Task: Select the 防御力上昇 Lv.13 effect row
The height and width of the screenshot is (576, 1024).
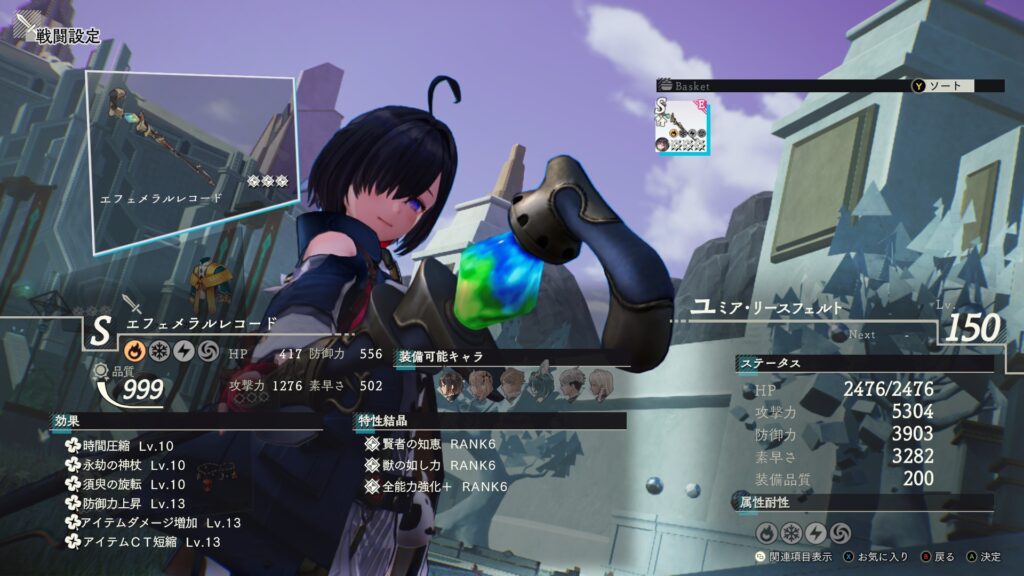Action: 126,504
